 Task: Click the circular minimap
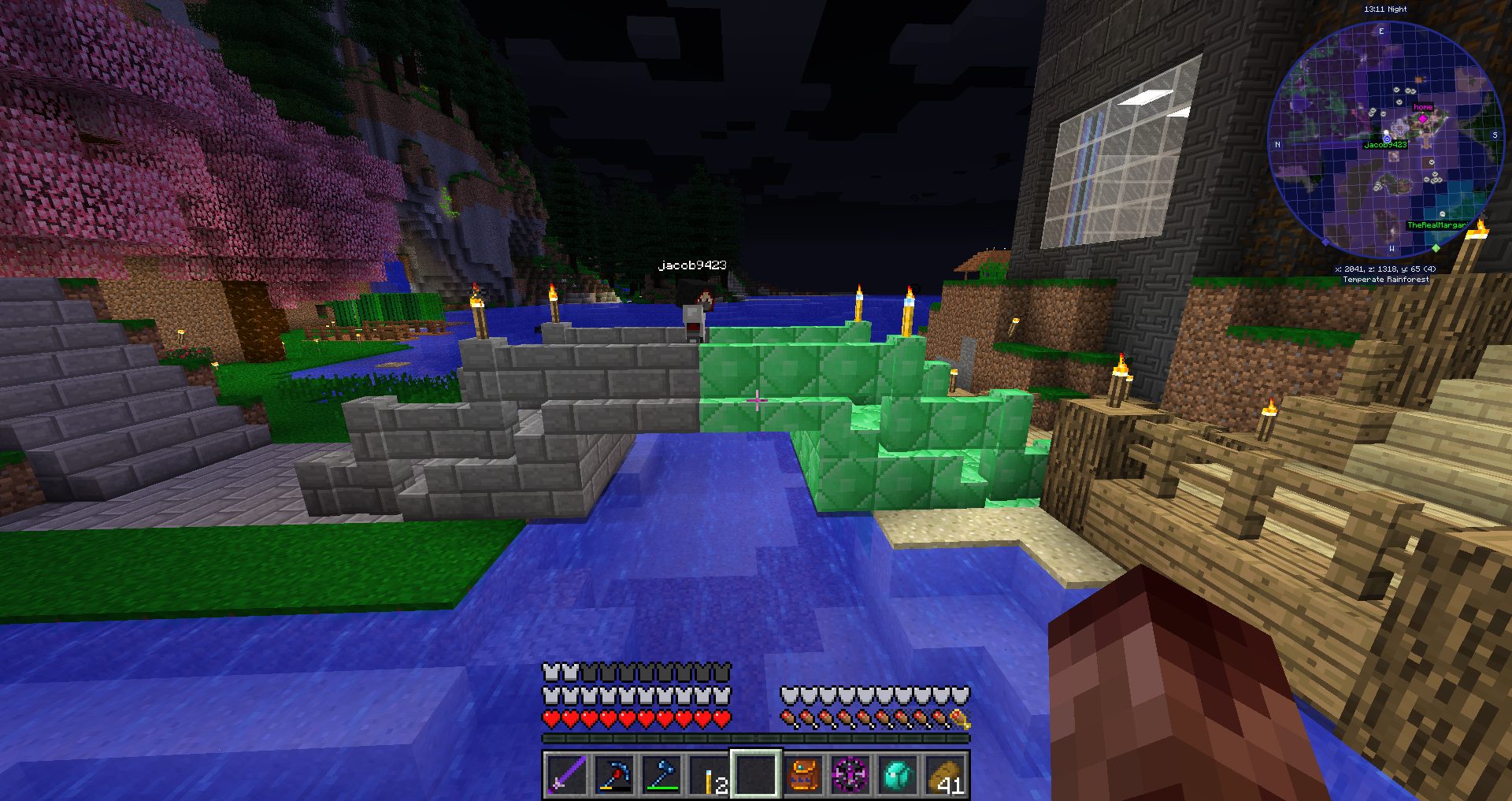1386,139
